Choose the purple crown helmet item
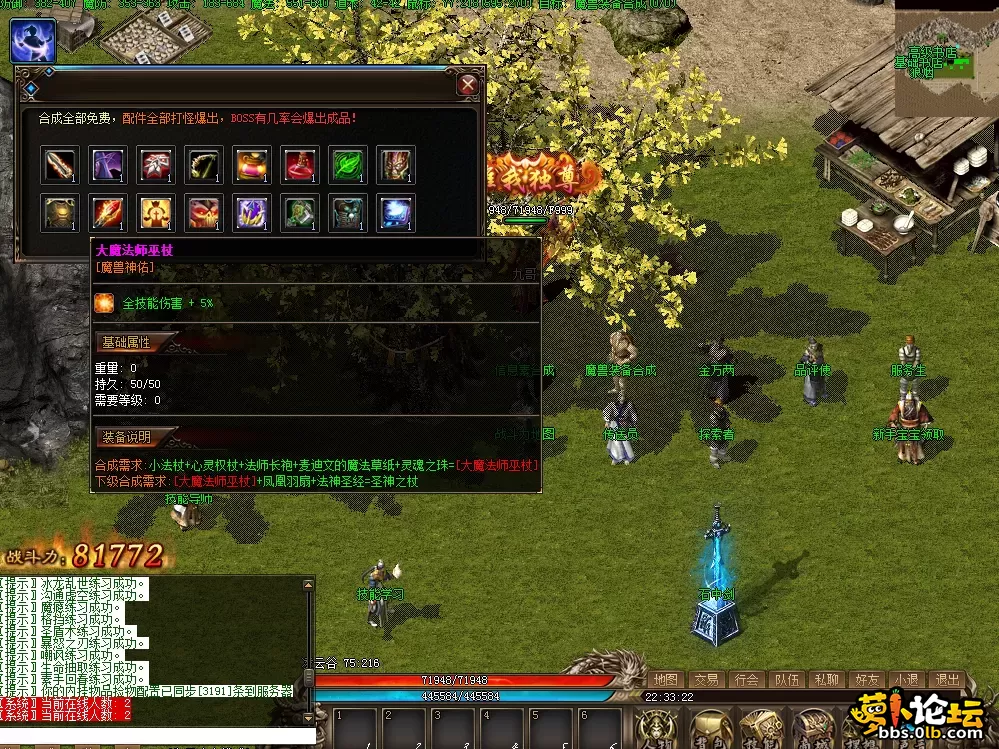The height and width of the screenshot is (749, 999). tap(252, 213)
